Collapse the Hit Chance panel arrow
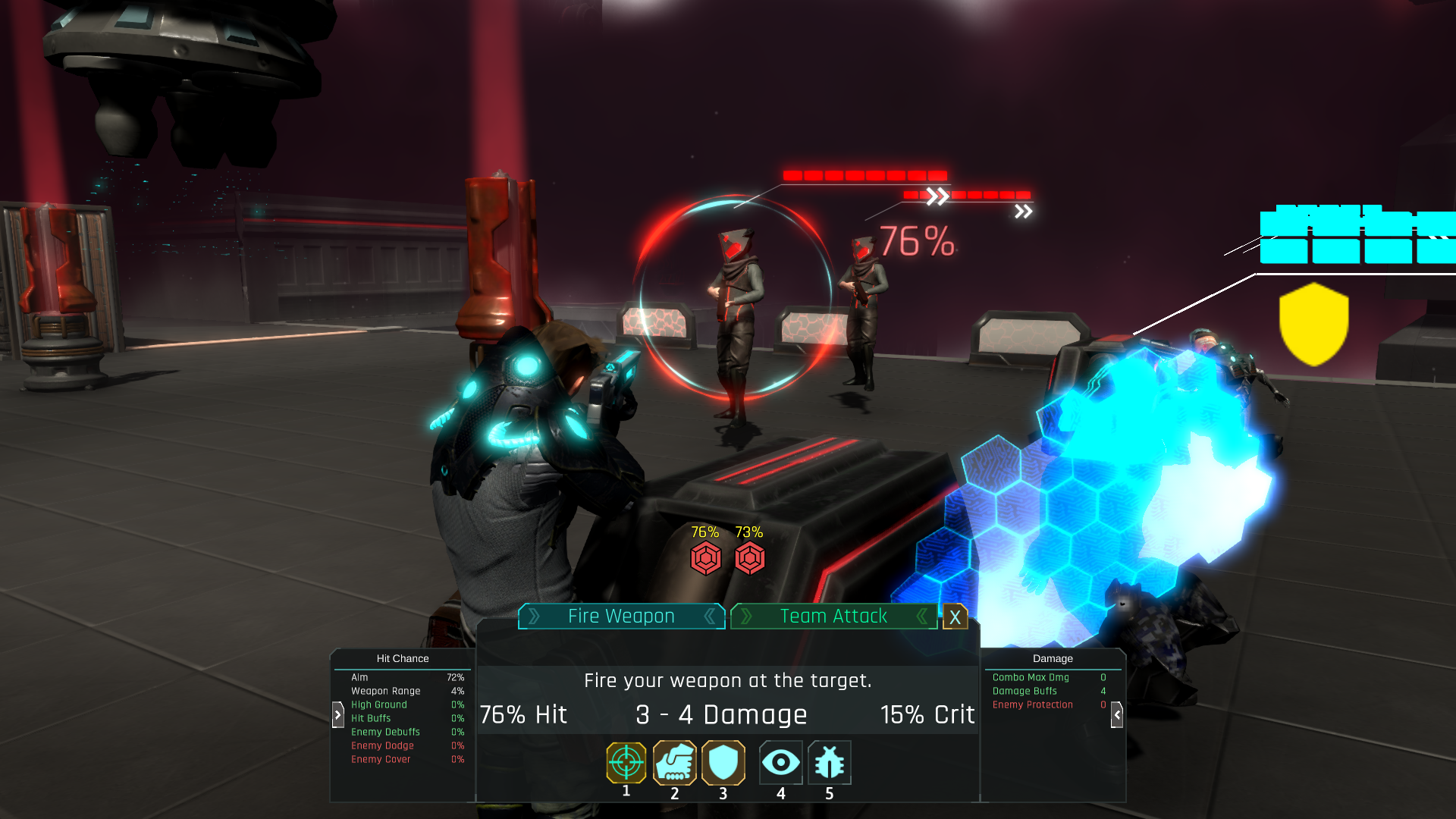 [x=338, y=714]
